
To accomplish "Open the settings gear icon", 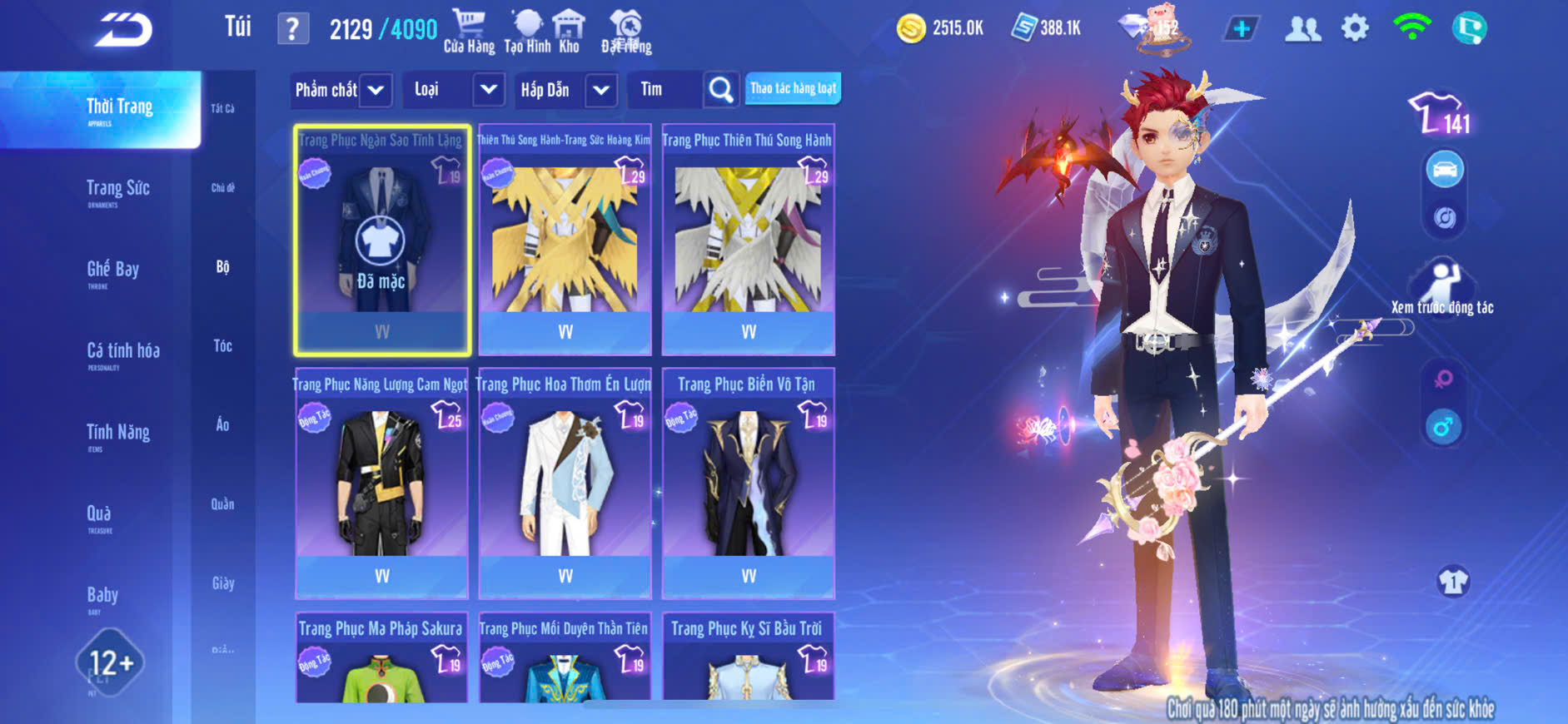I will pyautogui.click(x=1355, y=29).
